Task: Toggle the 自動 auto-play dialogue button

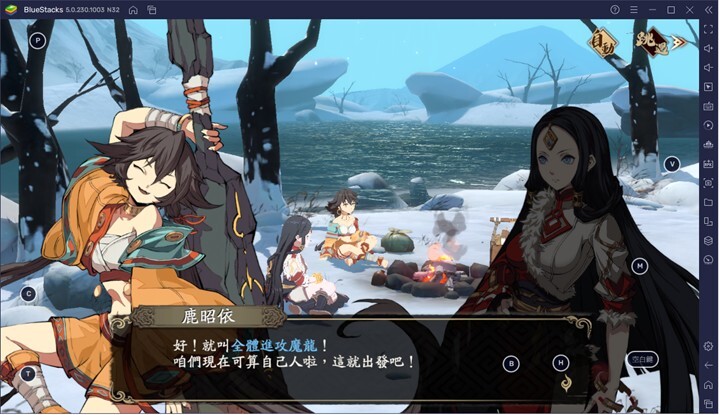Action: pyautogui.click(x=601, y=43)
